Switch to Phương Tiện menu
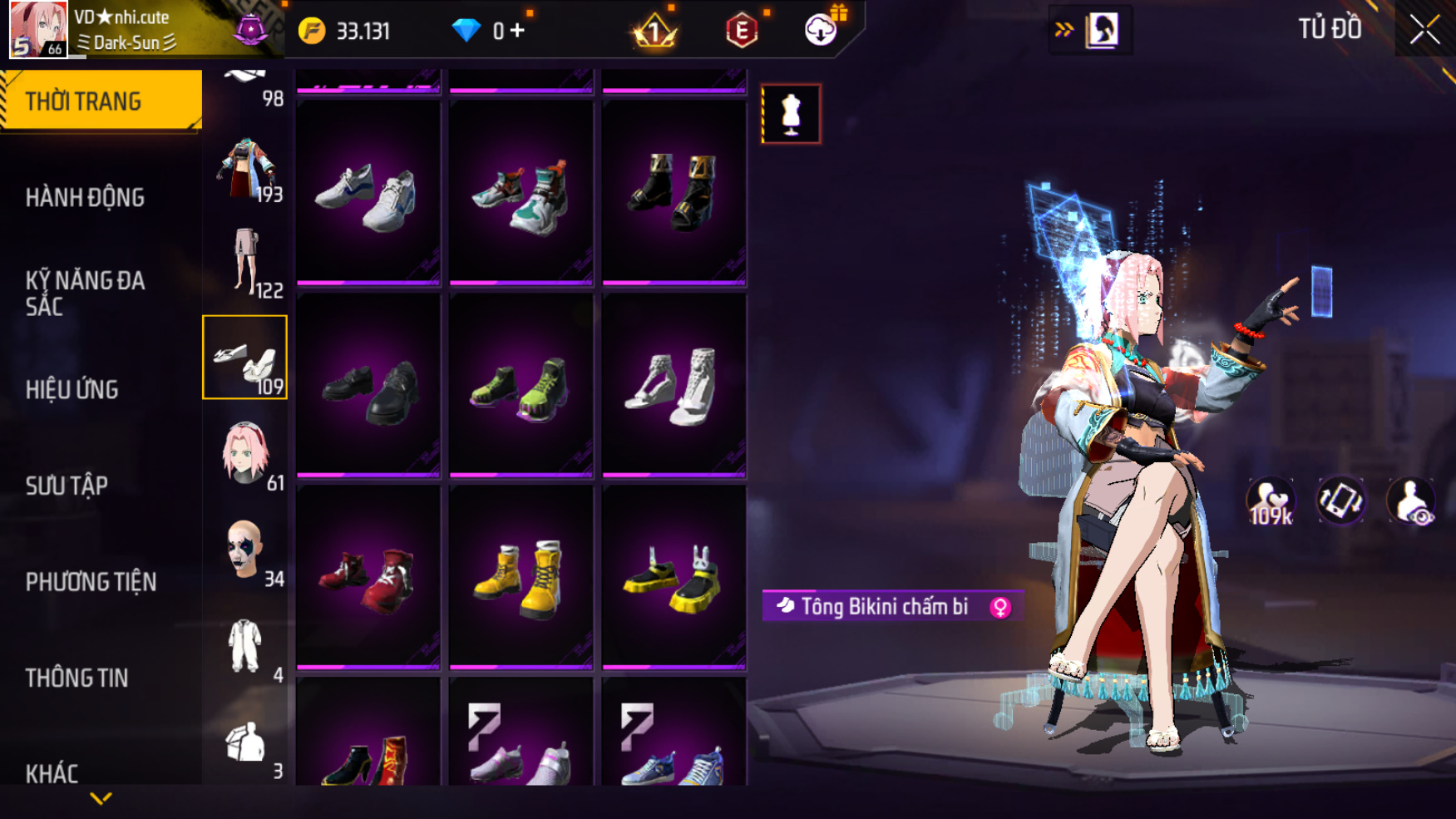Viewport: 1456px width, 819px height. [91, 582]
